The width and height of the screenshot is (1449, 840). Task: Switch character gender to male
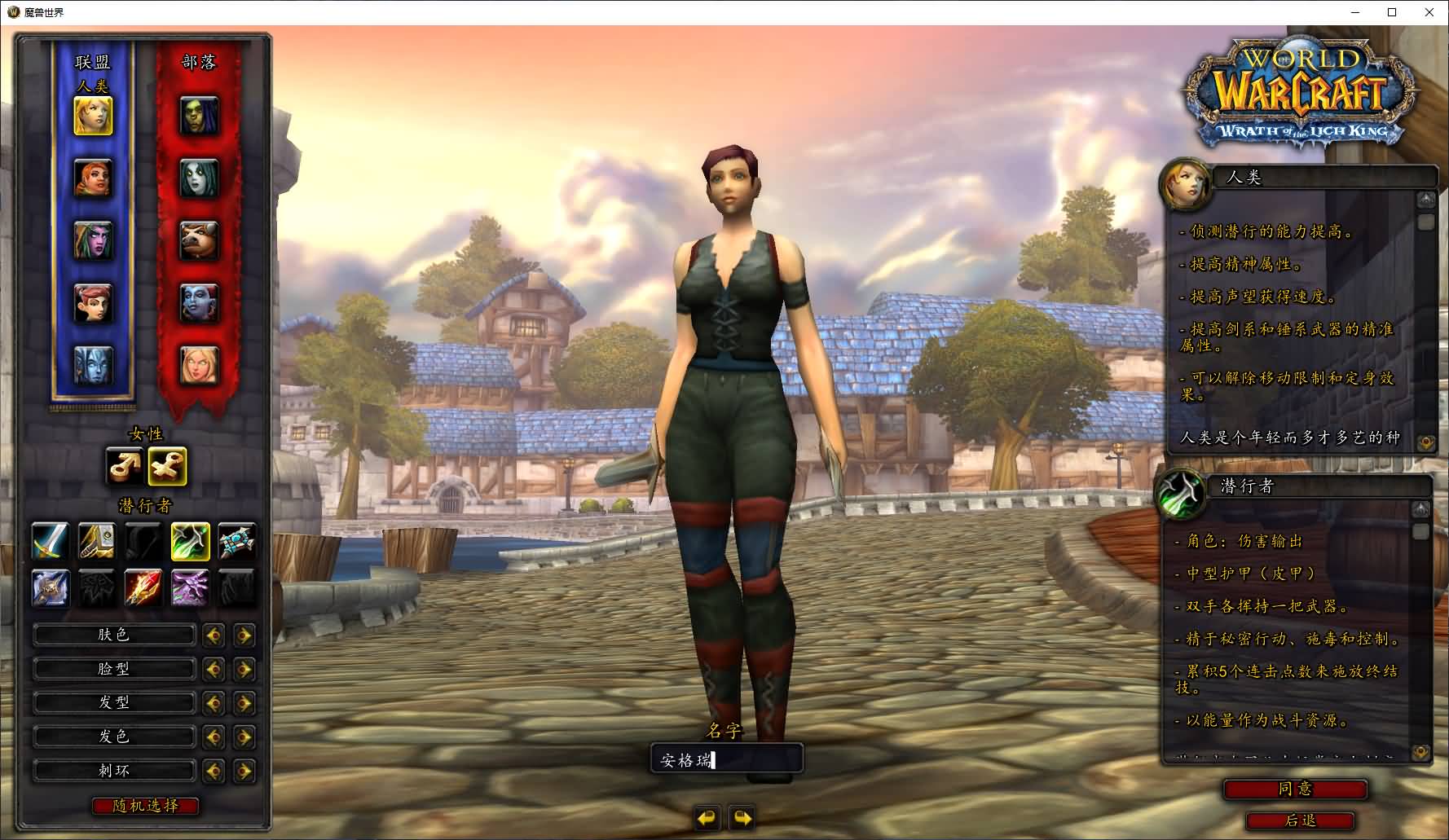124,466
